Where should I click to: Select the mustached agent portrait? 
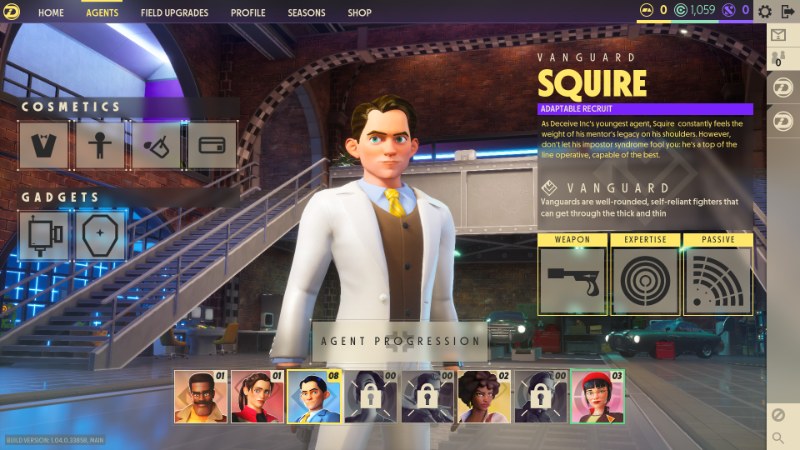pos(196,398)
